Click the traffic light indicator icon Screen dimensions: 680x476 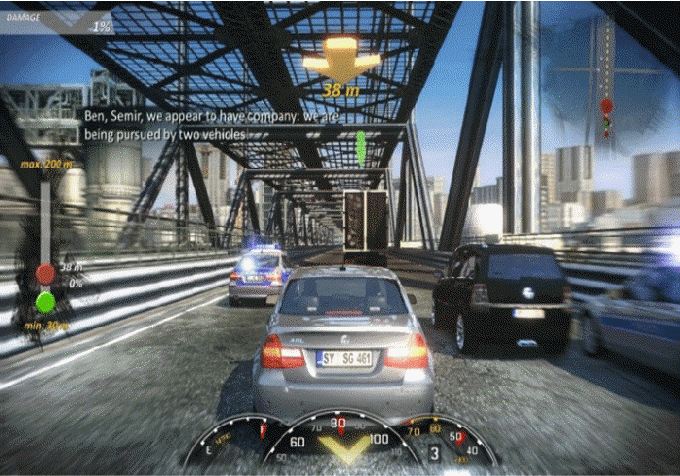pyautogui.click(x=605, y=117)
